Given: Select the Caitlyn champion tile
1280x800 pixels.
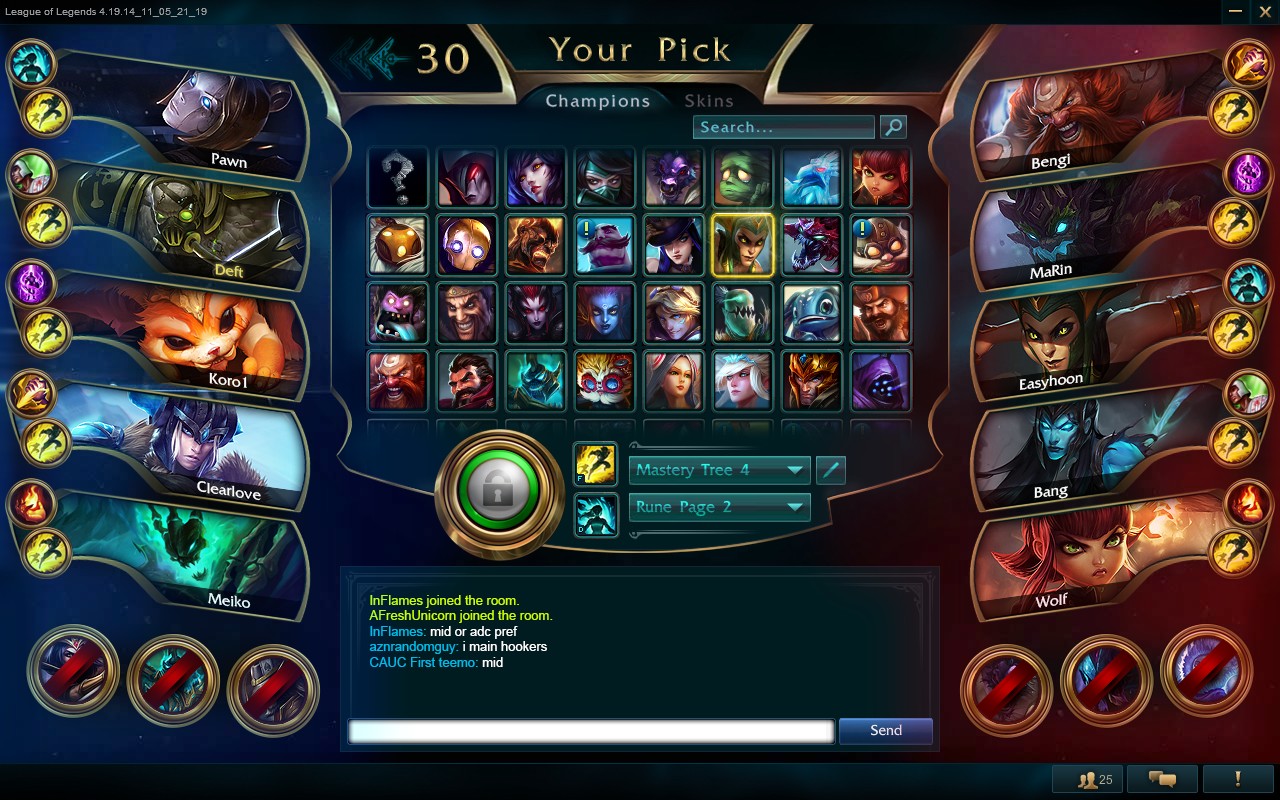Looking at the screenshot, I should click(x=673, y=245).
